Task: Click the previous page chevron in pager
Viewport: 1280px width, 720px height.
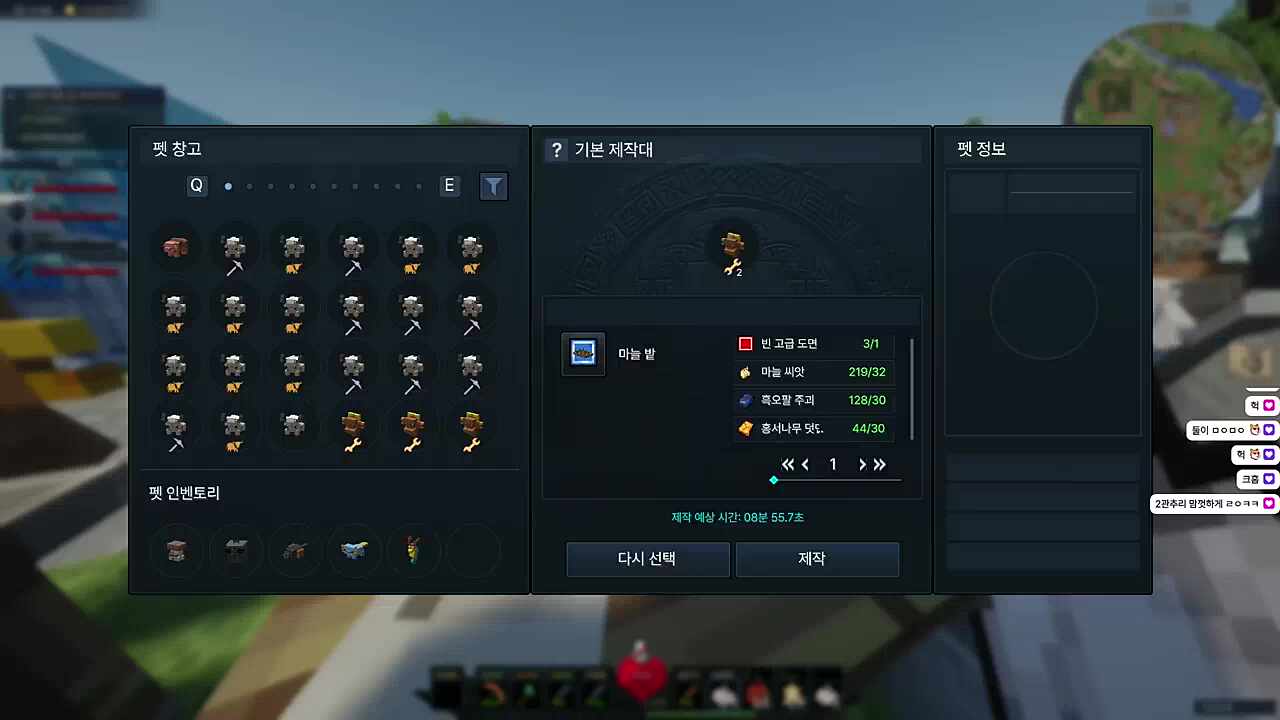Action: point(805,464)
